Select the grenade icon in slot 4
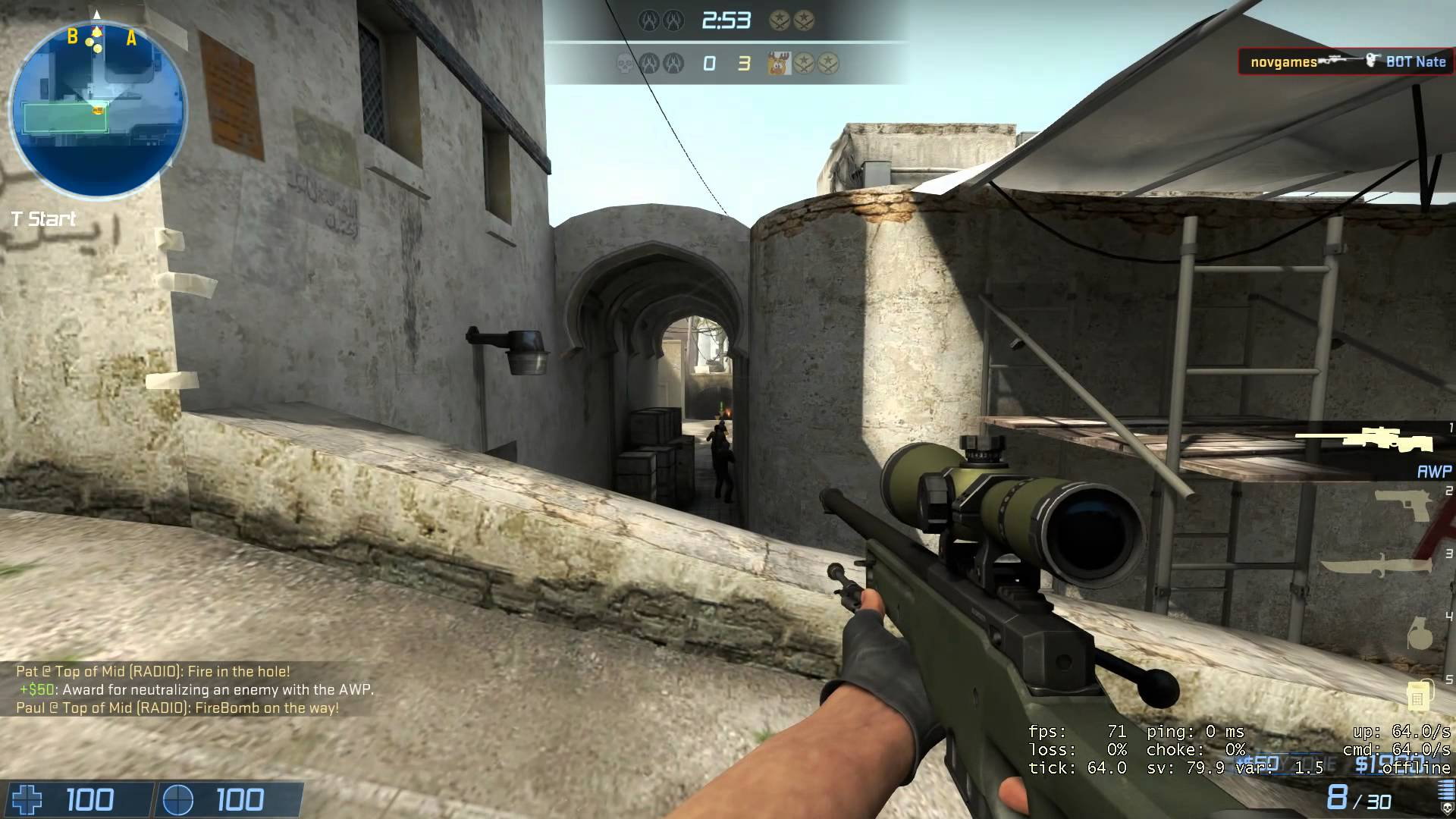 point(1421,633)
